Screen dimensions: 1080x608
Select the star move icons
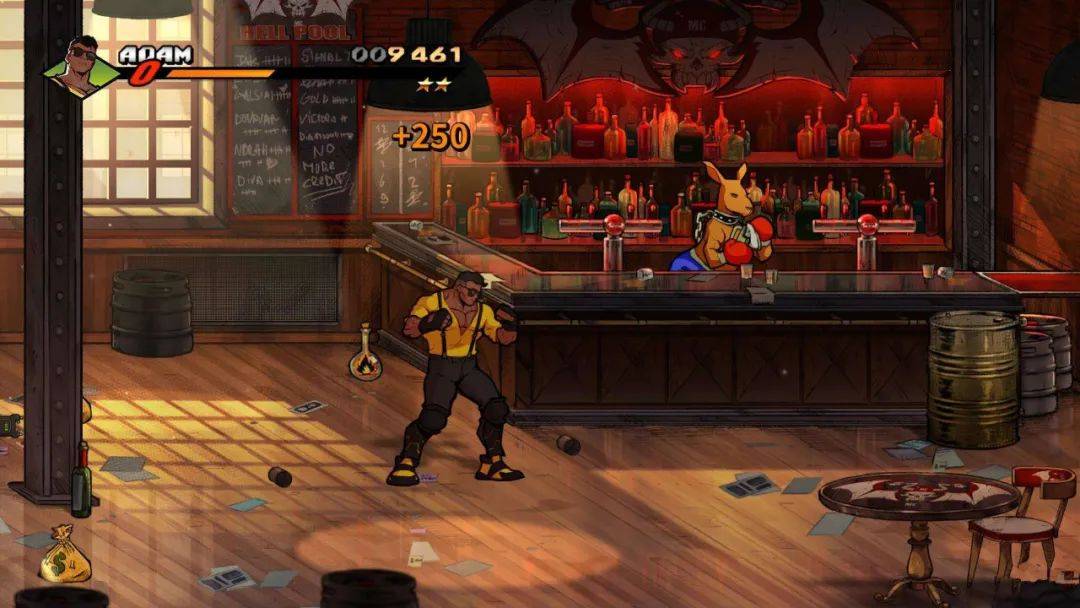tap(433, 85)
